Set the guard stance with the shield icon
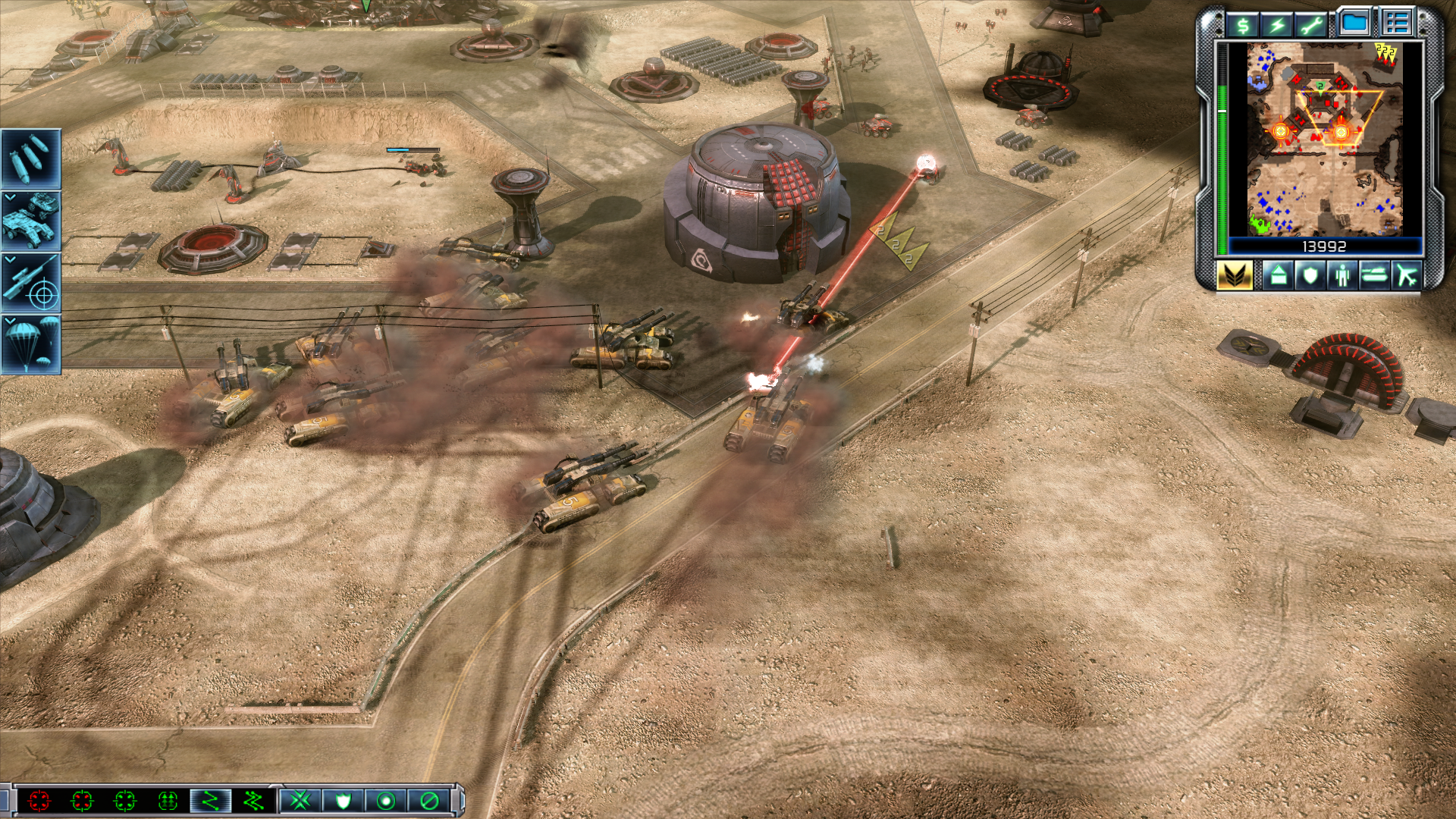Screen dimensions: 1456x819 [344, 800]
